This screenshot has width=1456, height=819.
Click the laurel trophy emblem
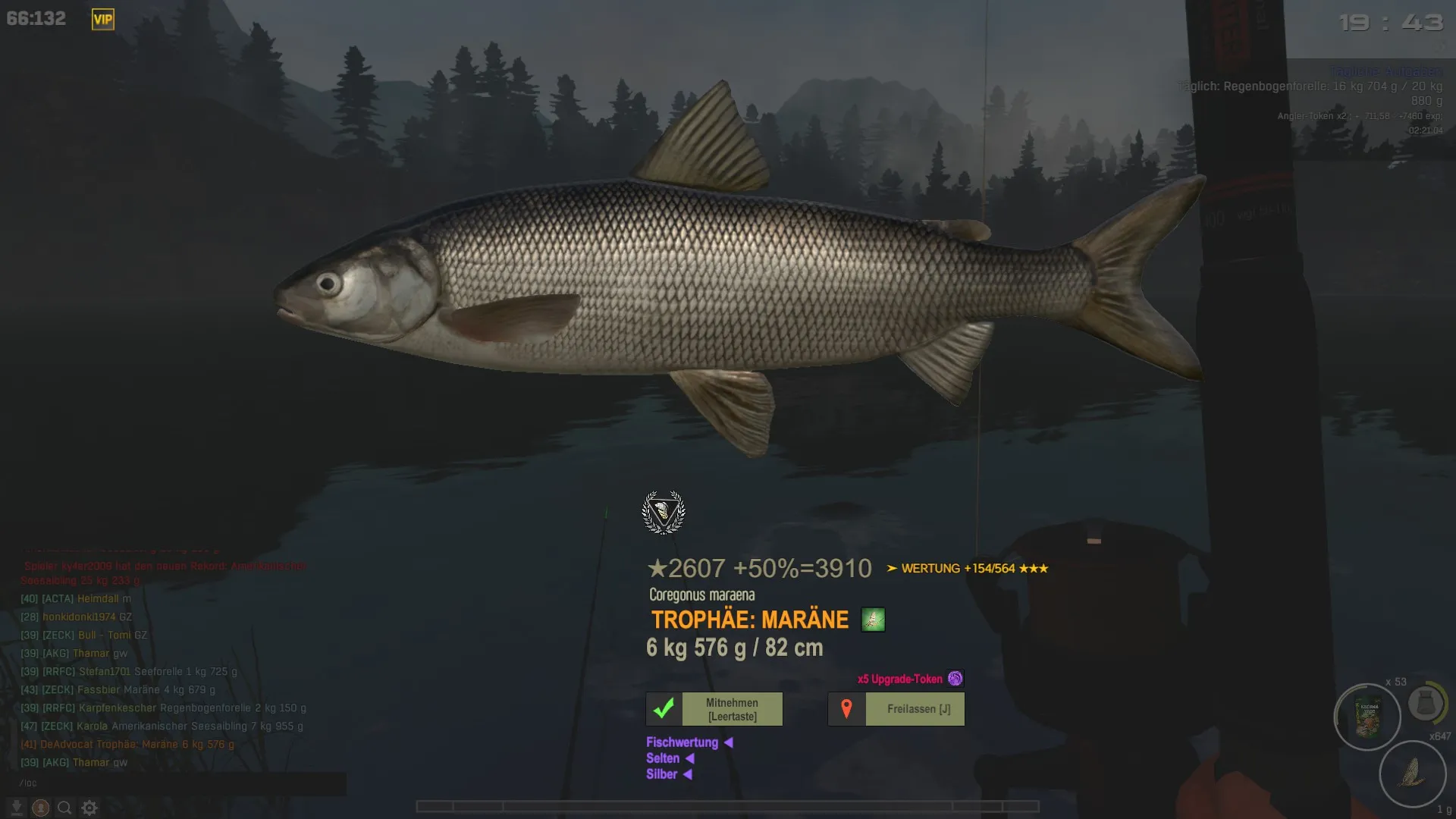(x=664, y=512)
